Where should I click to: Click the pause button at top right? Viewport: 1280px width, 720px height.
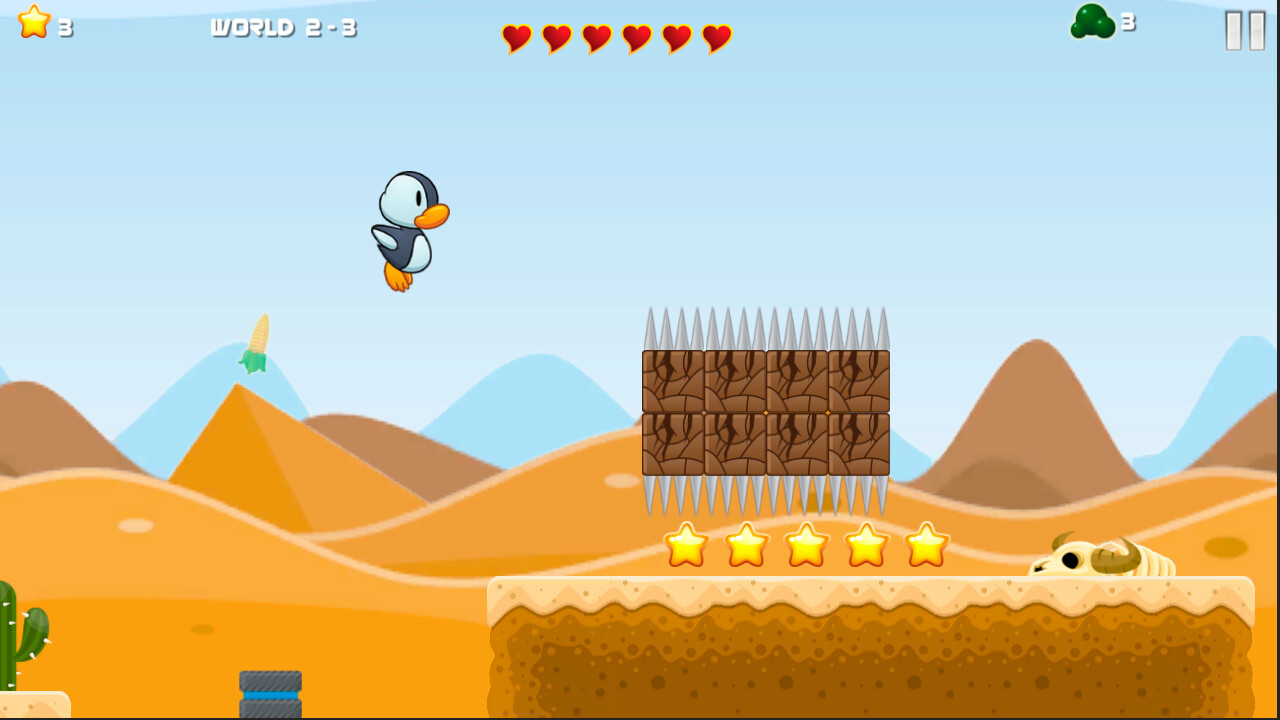(1243, 30)
